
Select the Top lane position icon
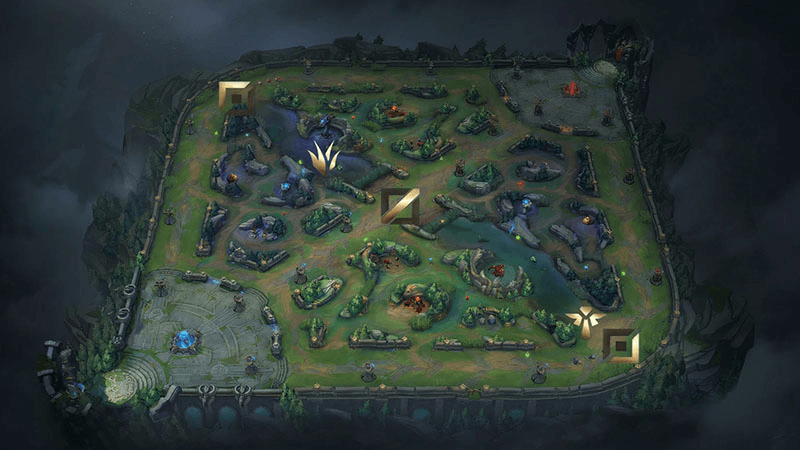click(235, 97)
